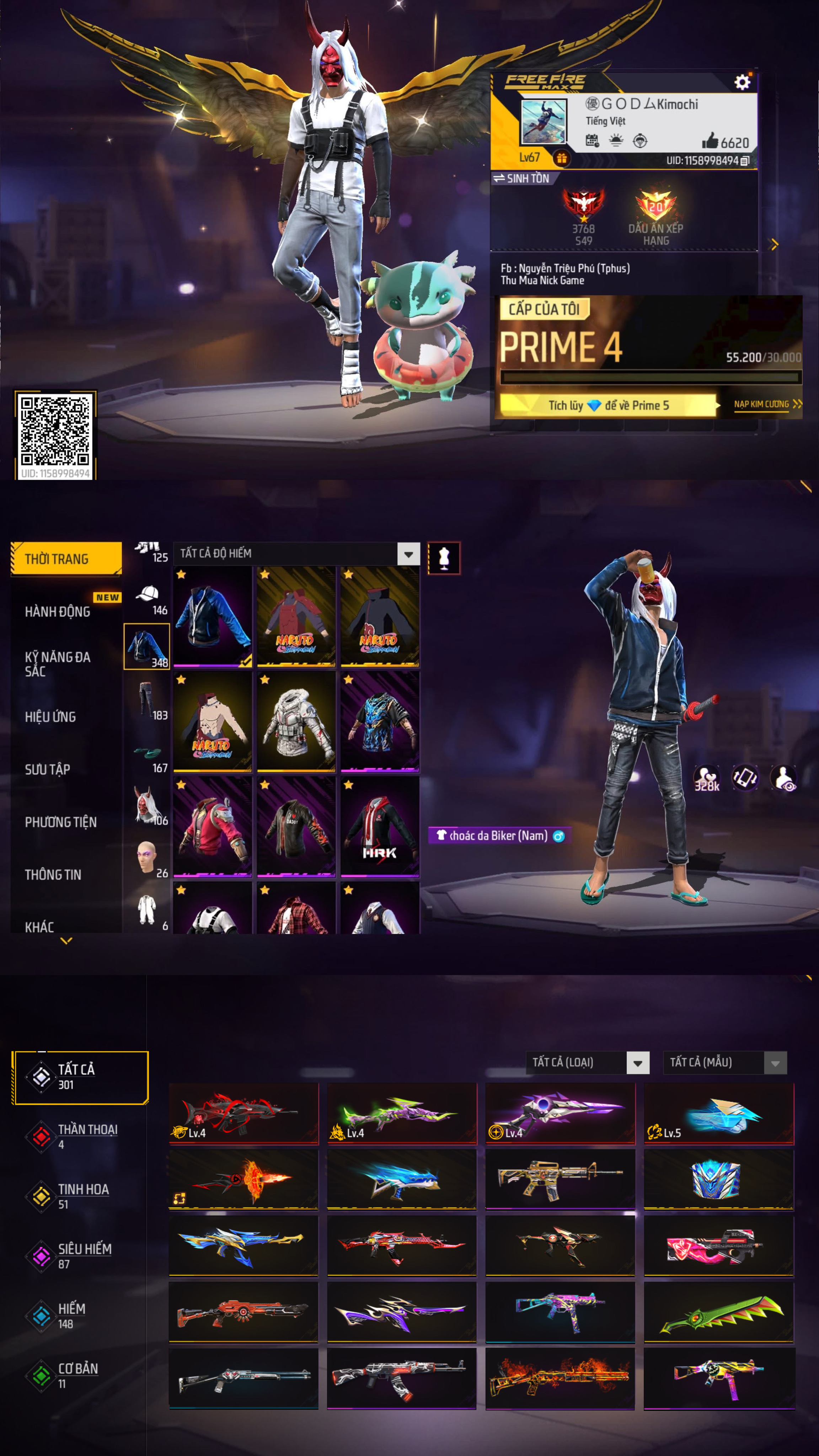The height and width of the screenshot is (1456, 819).
Task: Open settings via the gear icon
Action: point(742,82)
